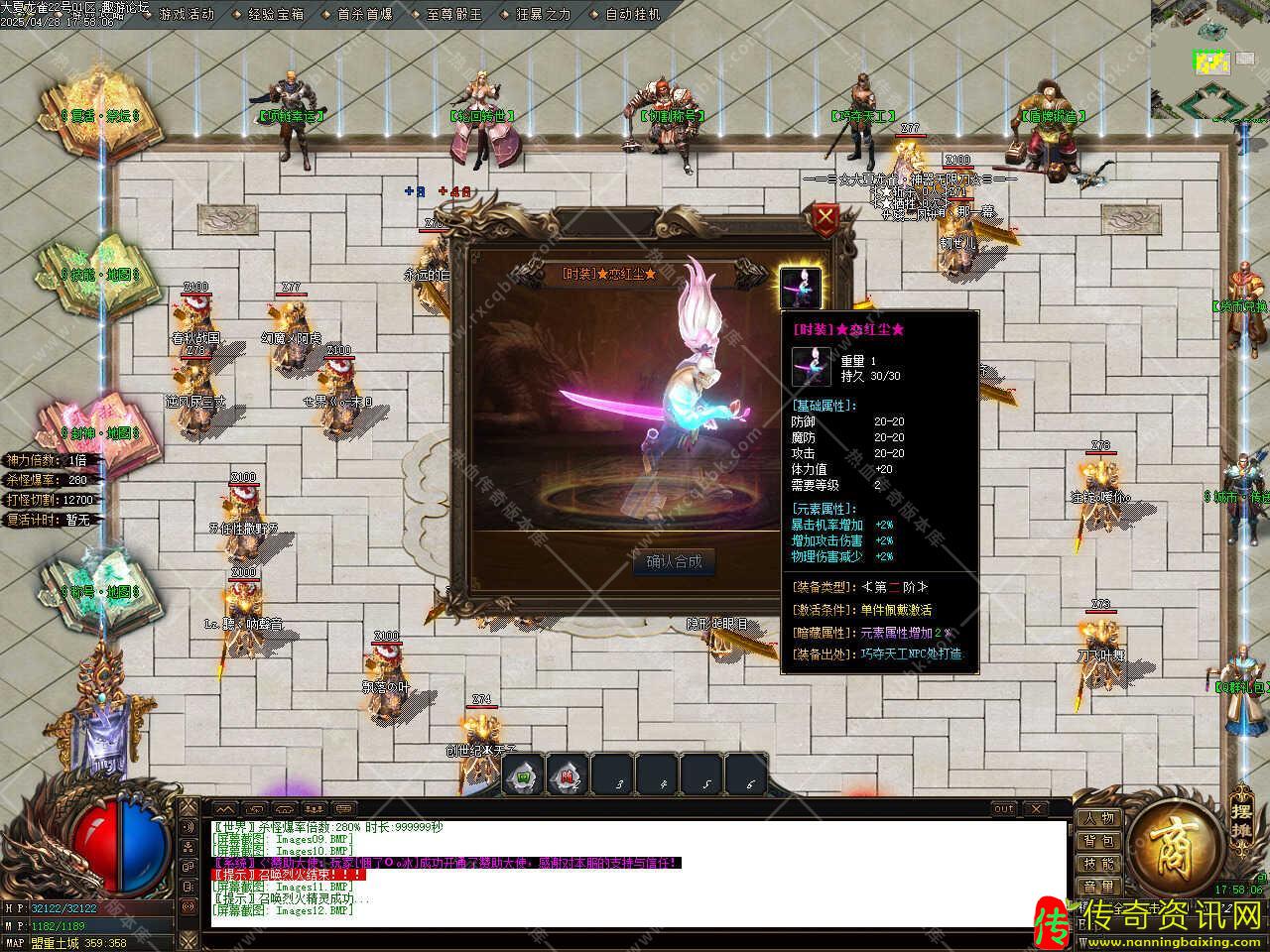This screenshot has height=952, width=1270.
Task: Activate the 狂暴之力 berserk power entry
Action: click(x=544, y=15)
